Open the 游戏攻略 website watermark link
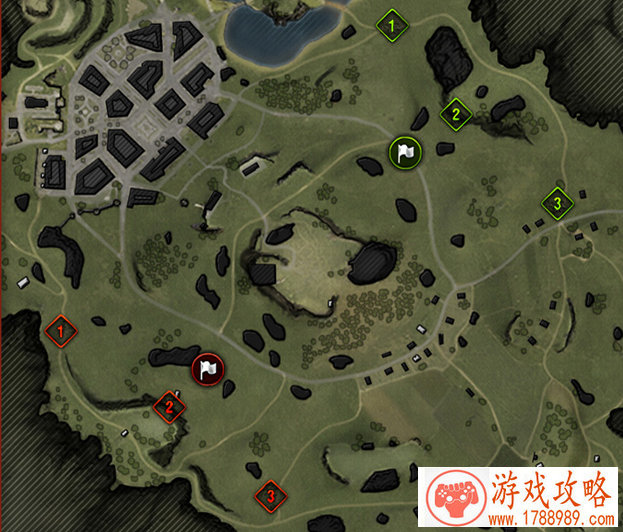623x532 pixels. [x=519, y=500]
